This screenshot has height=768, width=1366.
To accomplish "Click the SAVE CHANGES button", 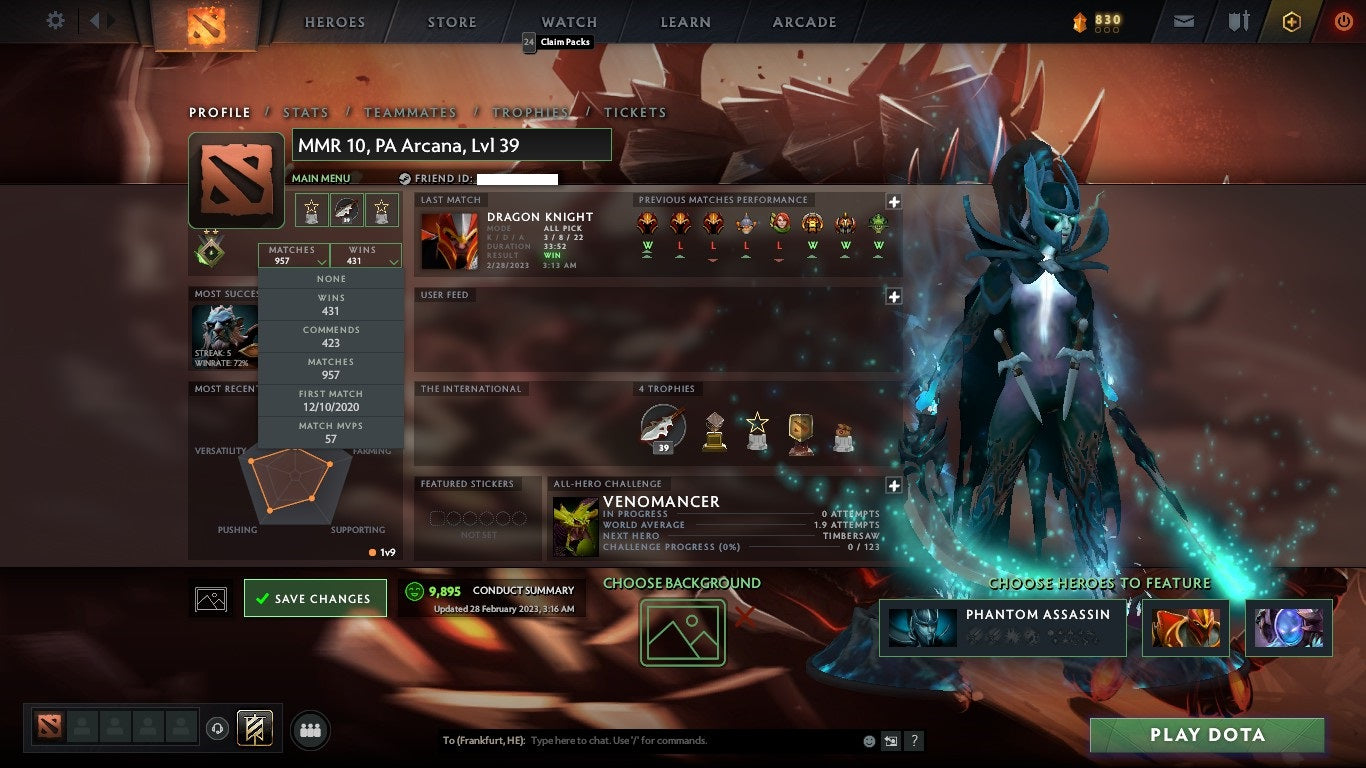I will tap(315, 597).
